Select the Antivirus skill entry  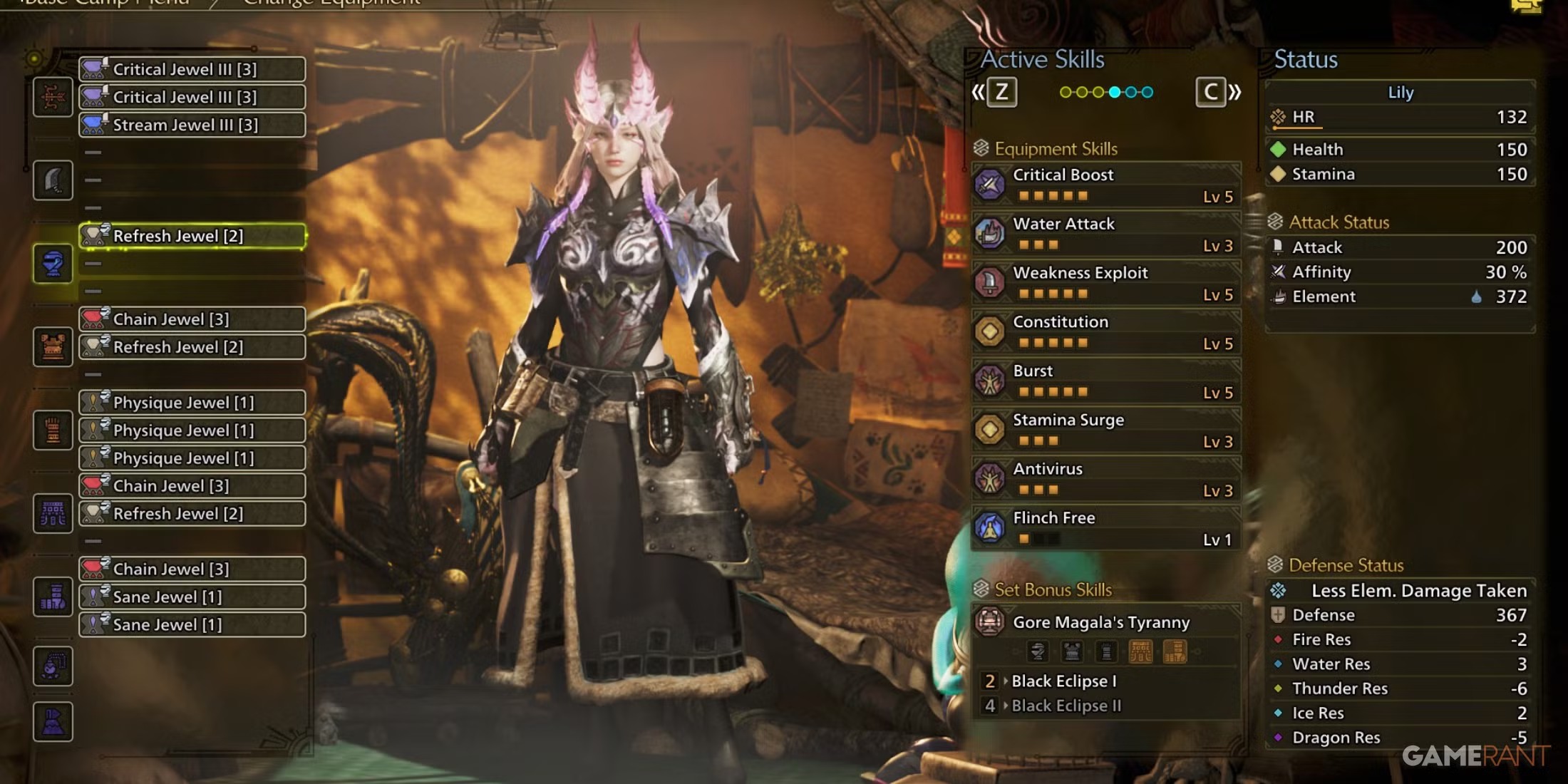pyautogui.click(x=1105, y=479)
